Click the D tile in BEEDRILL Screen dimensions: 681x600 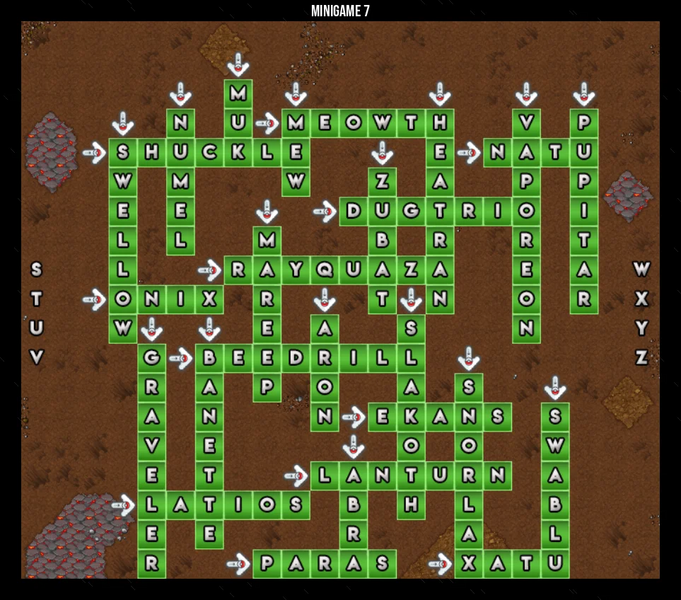coord(296,357)
